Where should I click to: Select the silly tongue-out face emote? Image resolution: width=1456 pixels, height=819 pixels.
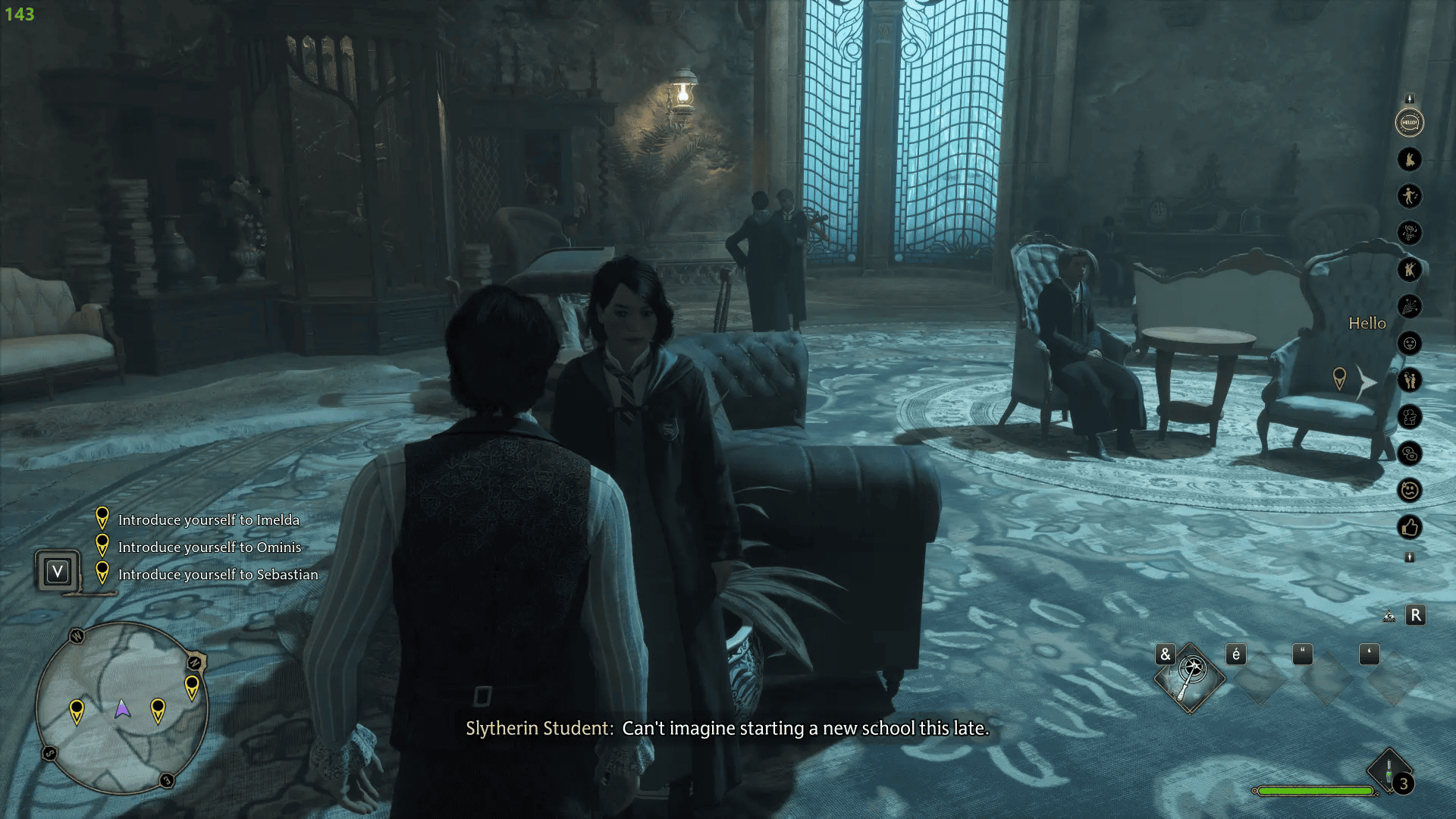click(1409, 343)
